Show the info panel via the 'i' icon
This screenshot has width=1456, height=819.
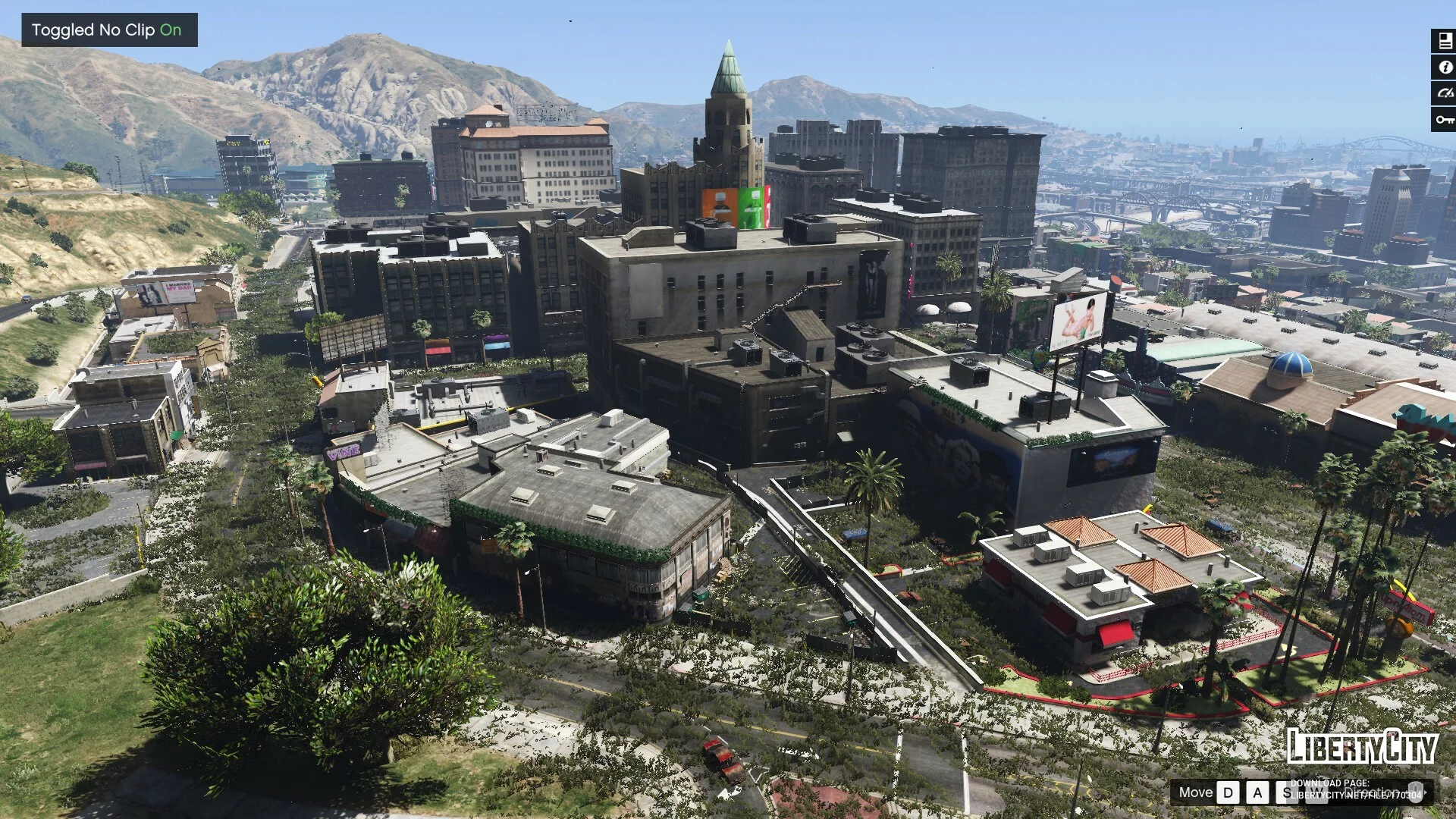point(1444,67)
